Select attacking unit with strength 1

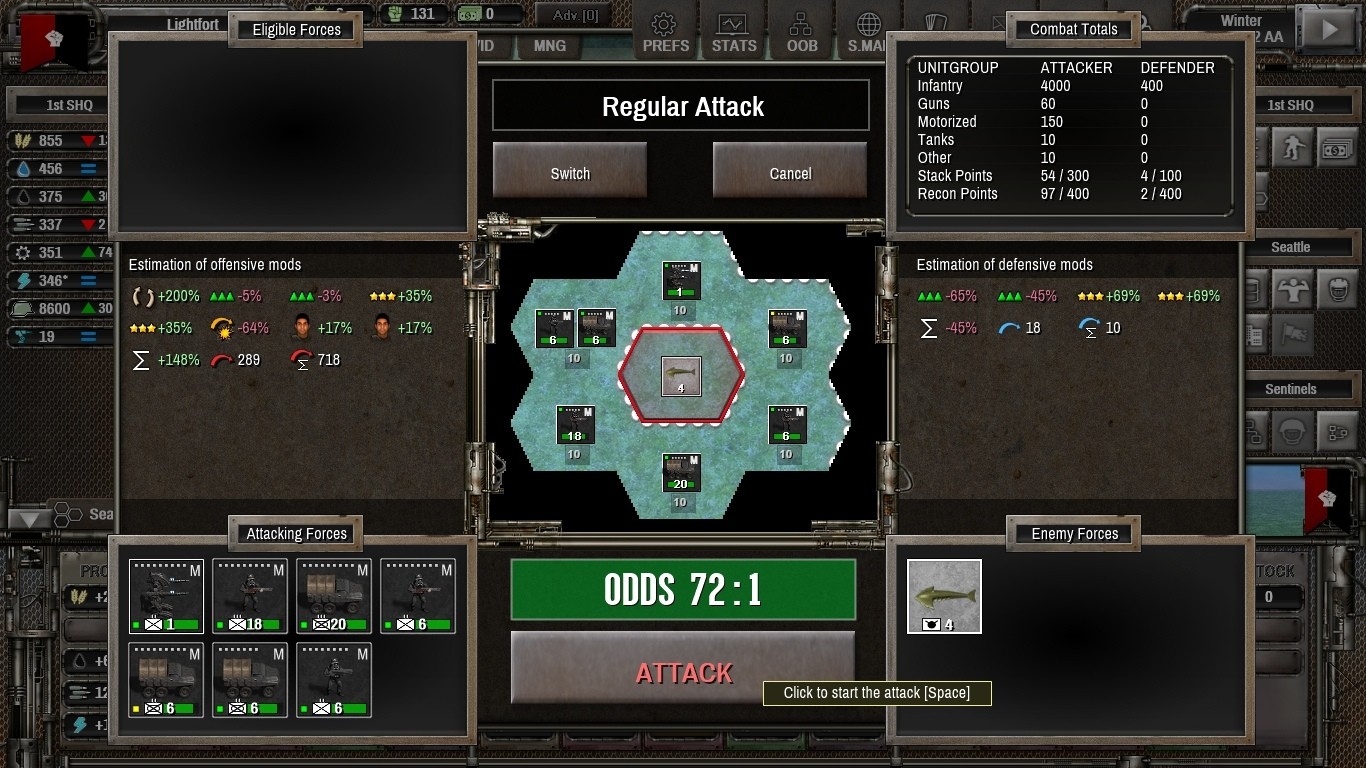[x=166, y=596]
